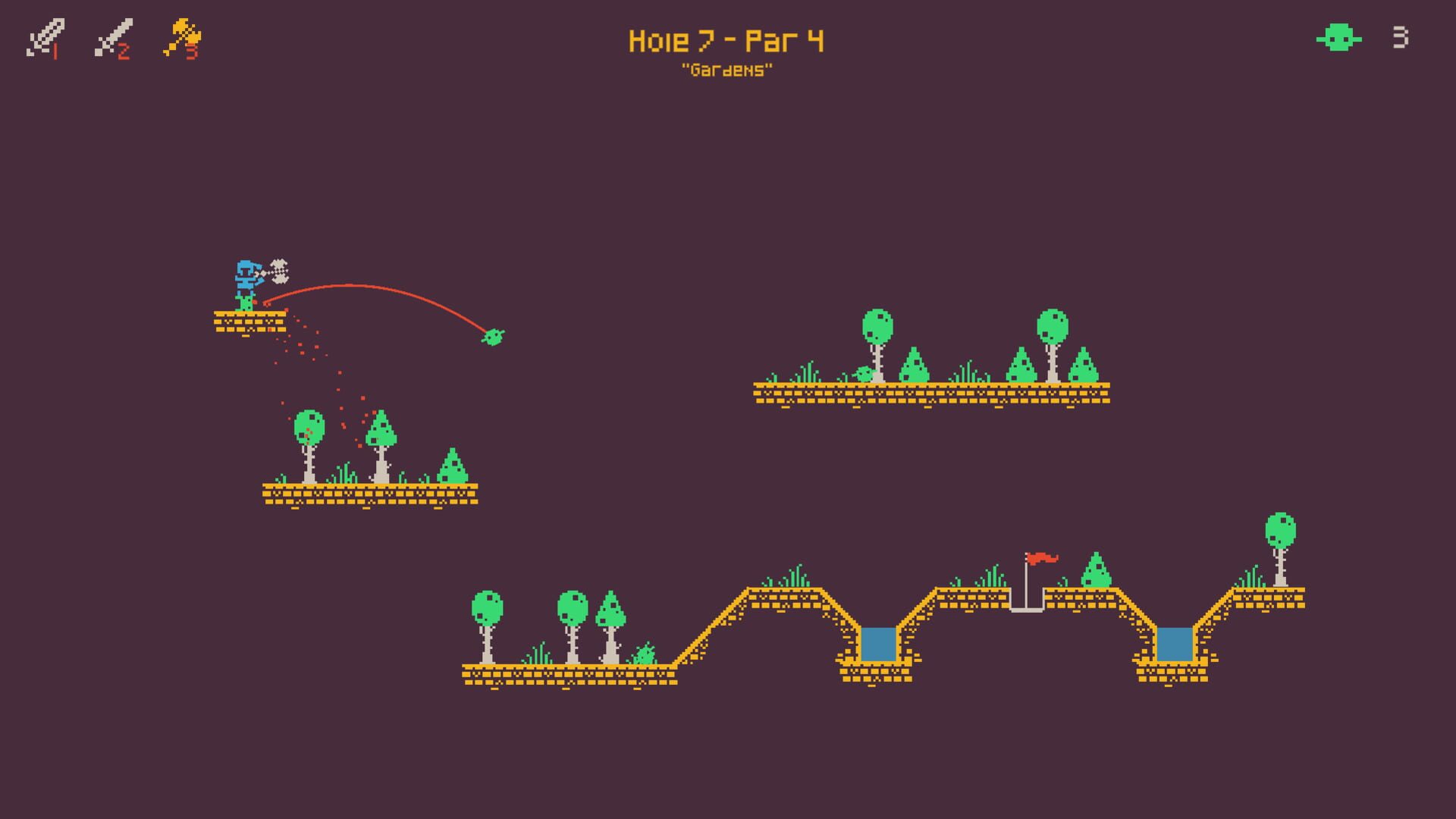1456x819 pixels.
Task: Click the starting tee platform under the knight
Action: (x=249, y=322)
